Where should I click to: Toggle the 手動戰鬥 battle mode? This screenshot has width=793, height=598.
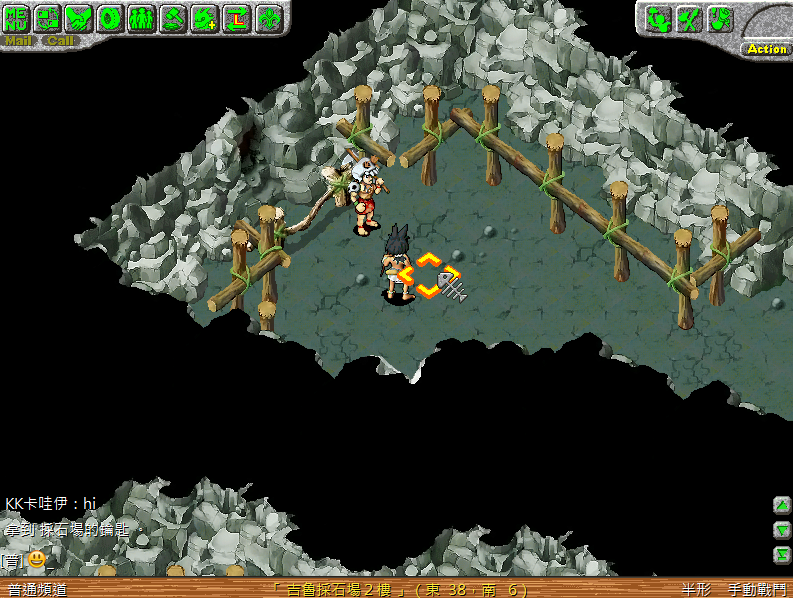coord(757,590)
